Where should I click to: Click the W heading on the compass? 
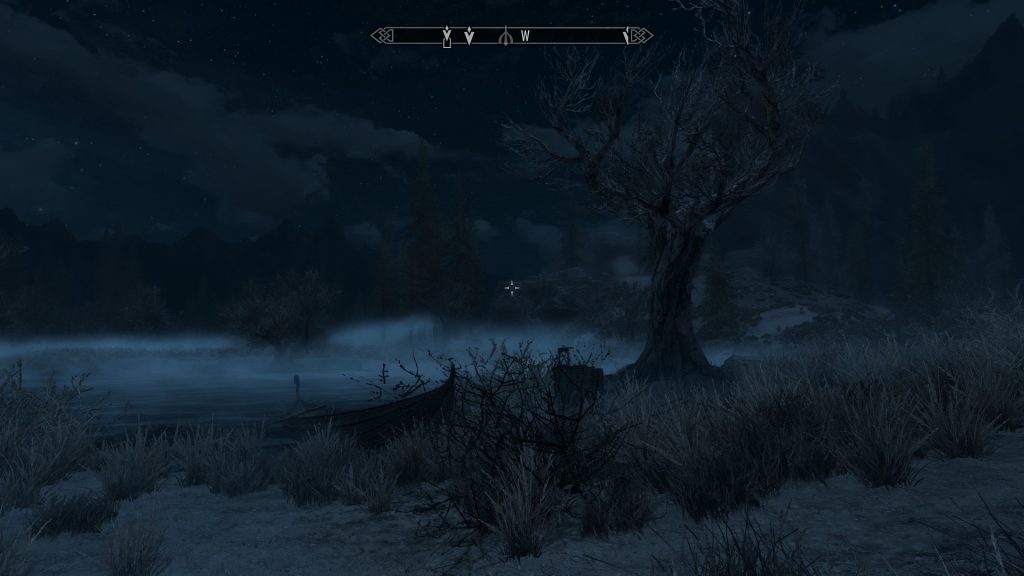click(524, 36)
